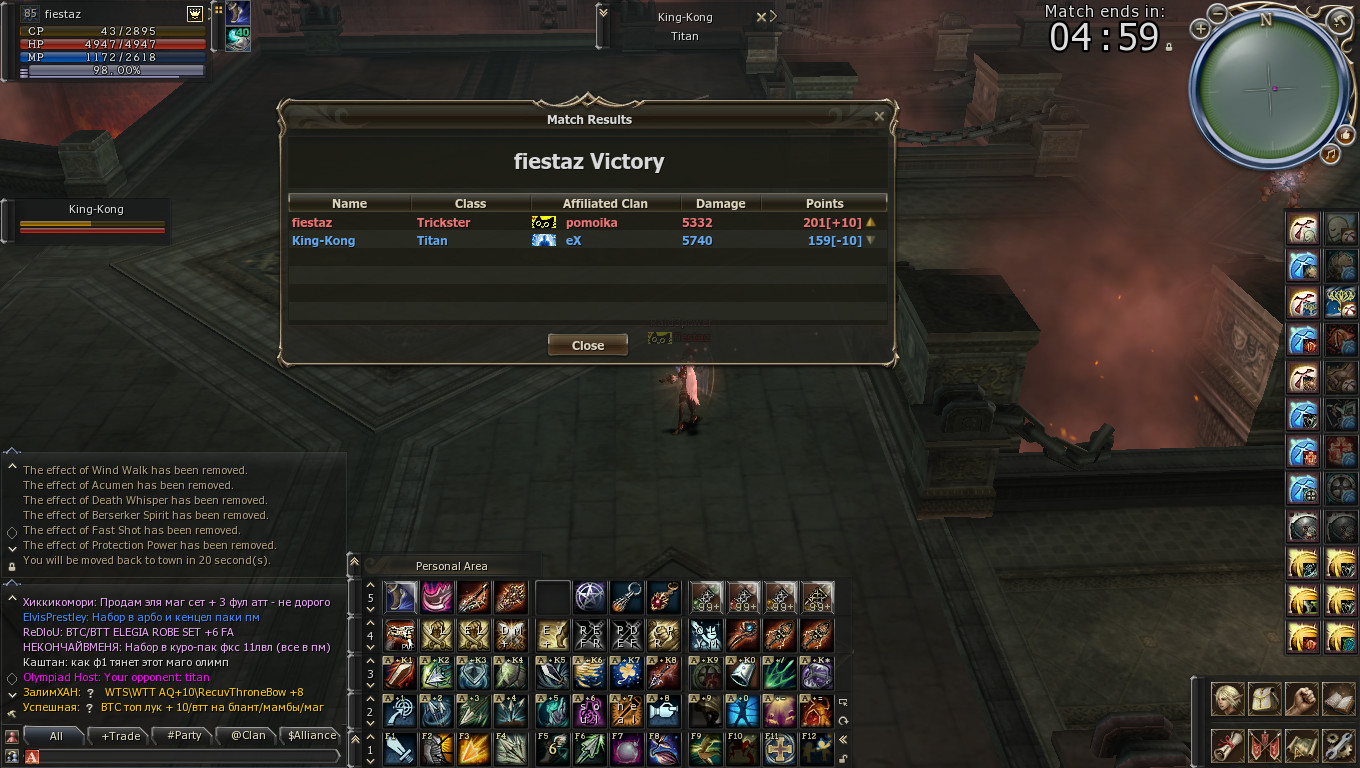Screen dimensions: 1360x768
Task: Switch chat to the +Trade tab
Action: click(x=120, y=736)
